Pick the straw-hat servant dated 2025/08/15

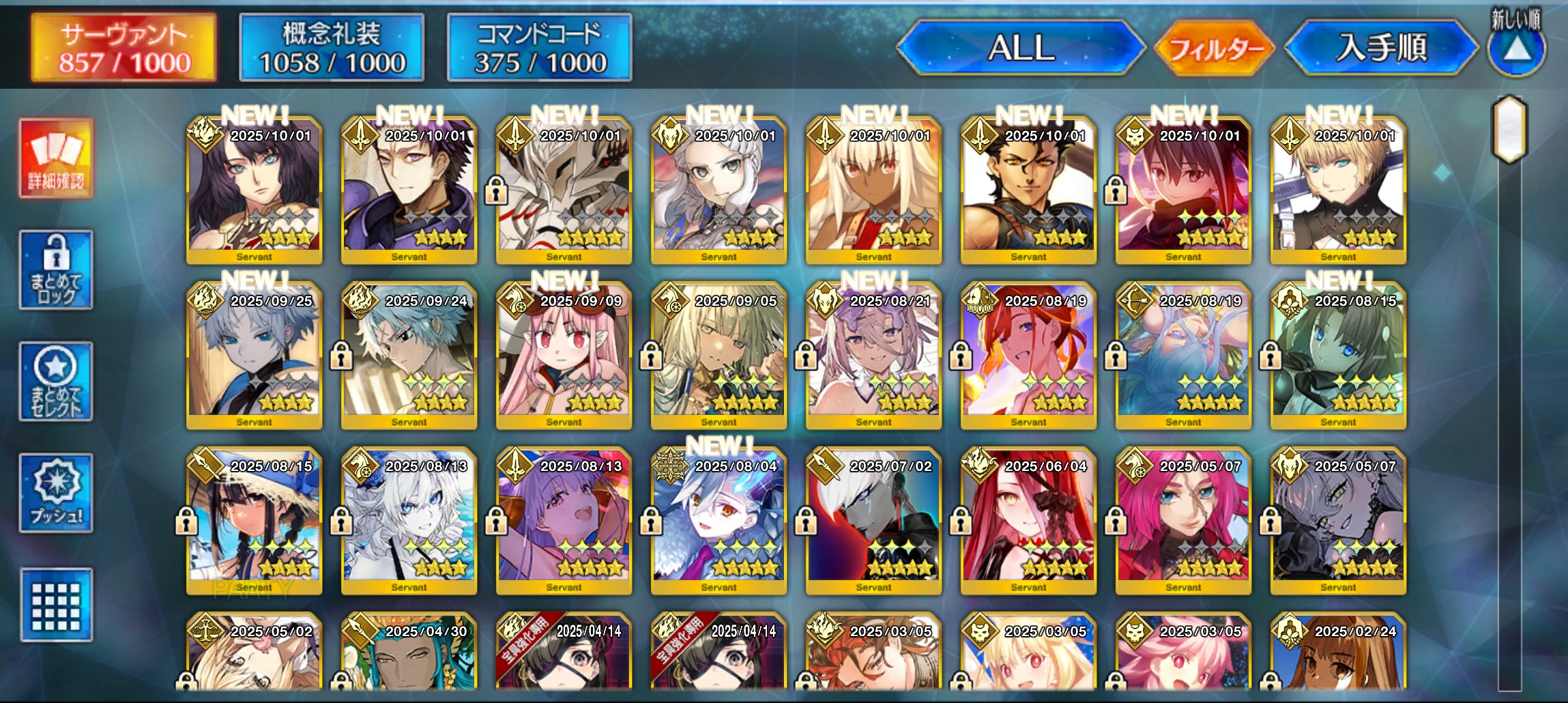[x=254, y=520]
